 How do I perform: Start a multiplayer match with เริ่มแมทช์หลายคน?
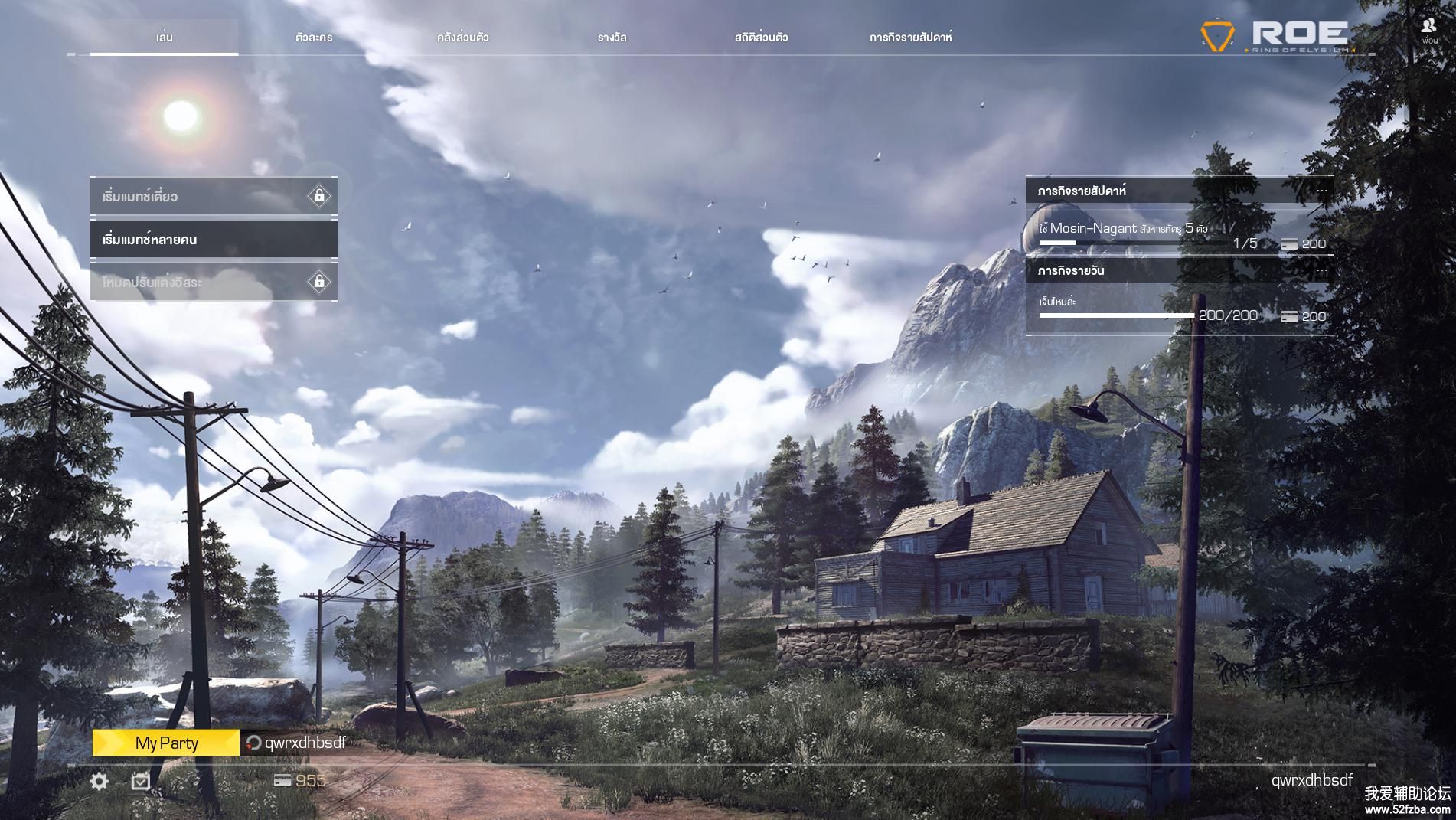click(213, 240)
